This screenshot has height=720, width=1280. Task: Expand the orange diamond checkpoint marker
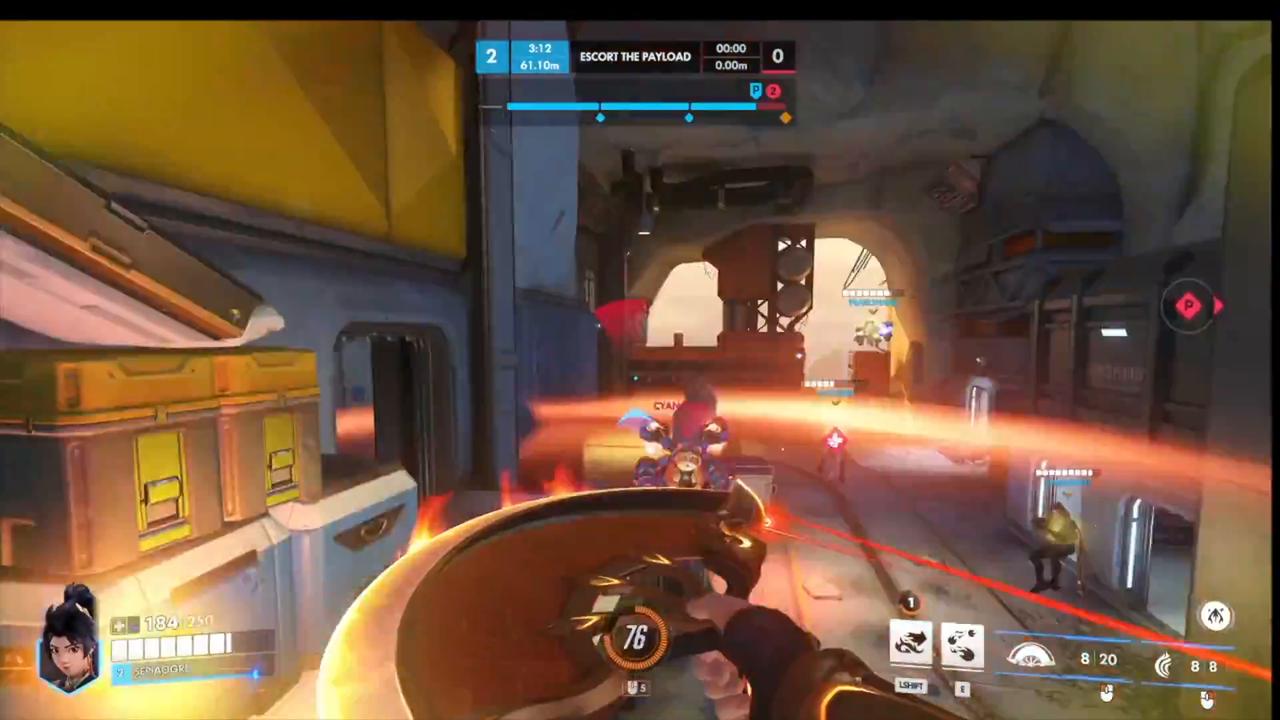click(785, 117)
